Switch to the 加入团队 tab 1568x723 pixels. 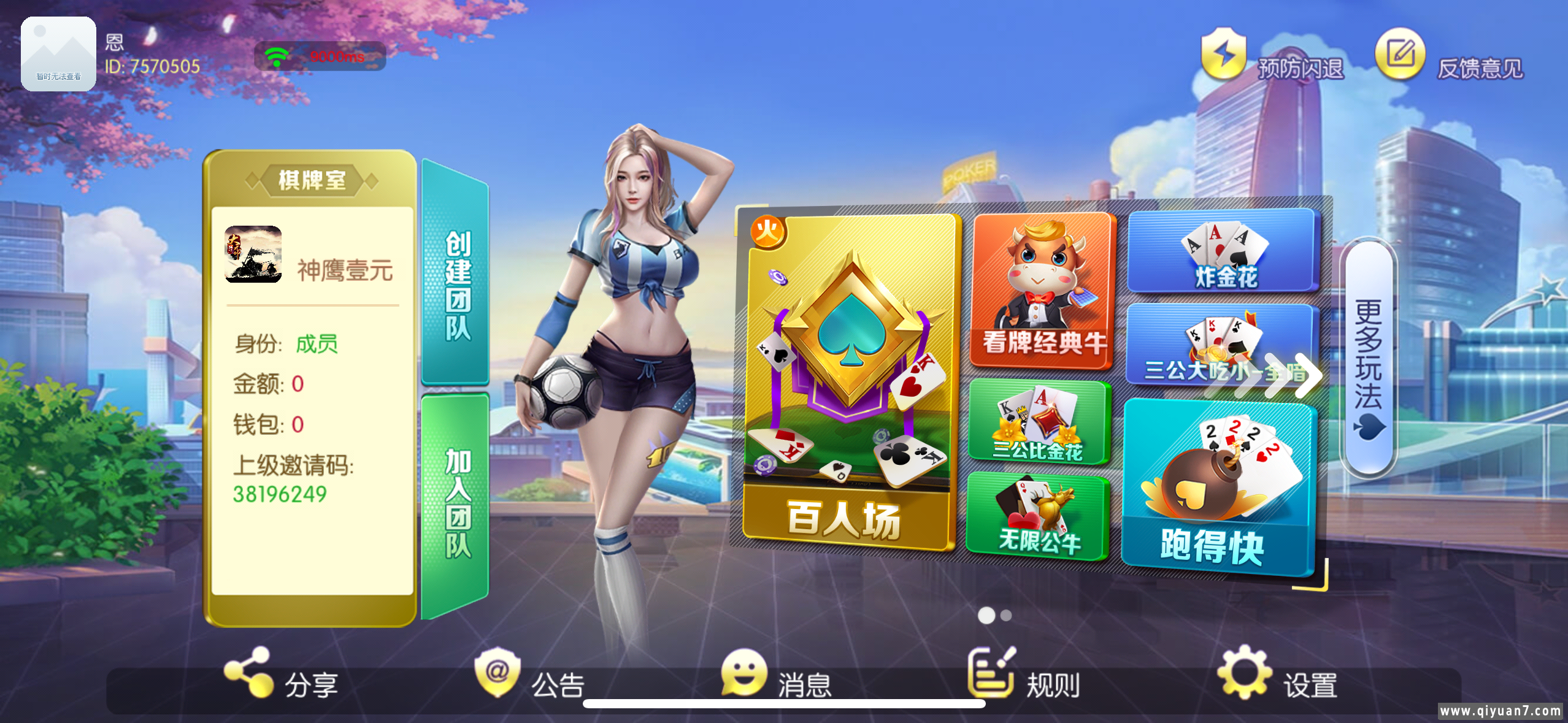(458, 491)
